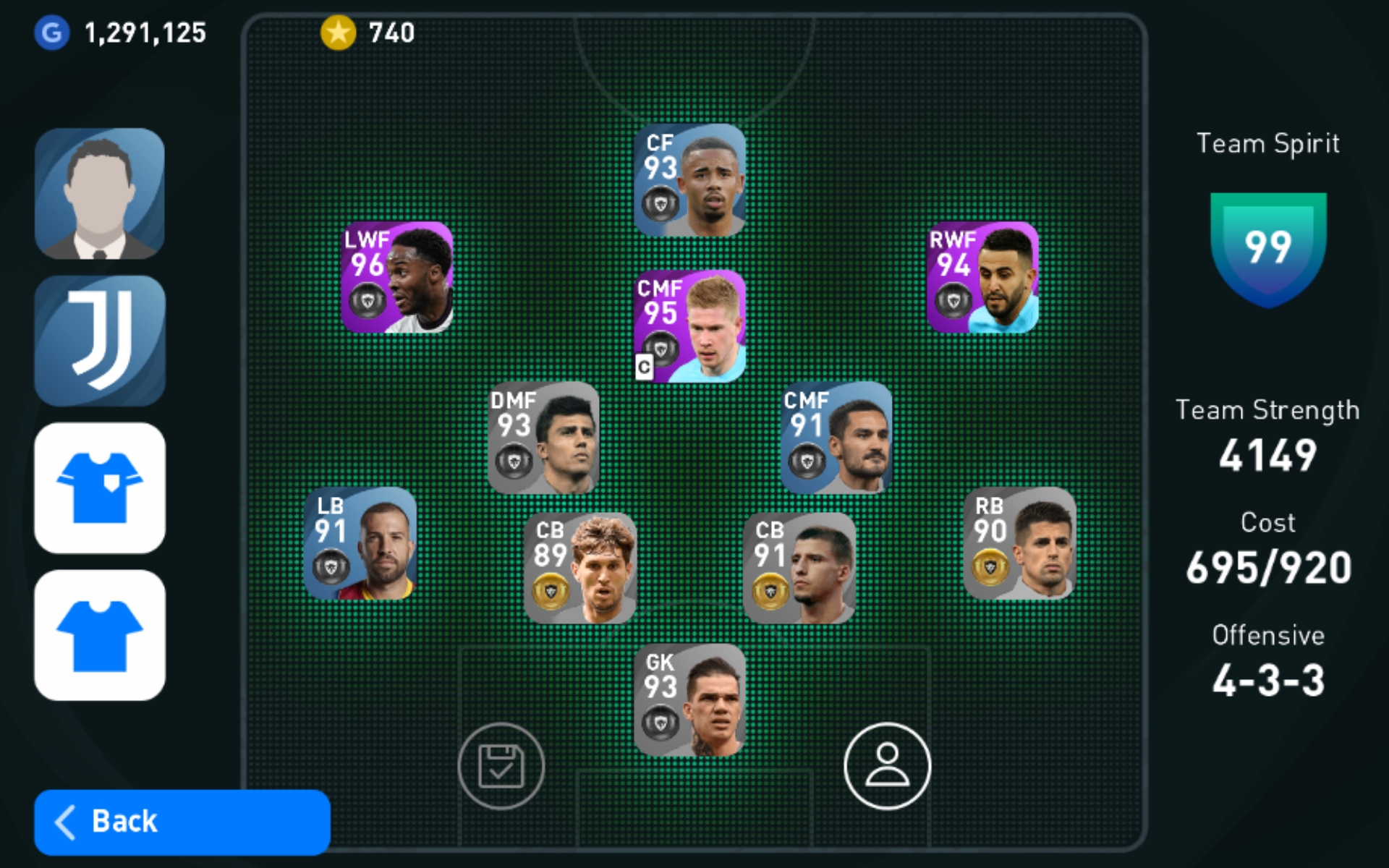Select the CF 93 striker card
The image size is (1389, 868).
coord(689,180)
